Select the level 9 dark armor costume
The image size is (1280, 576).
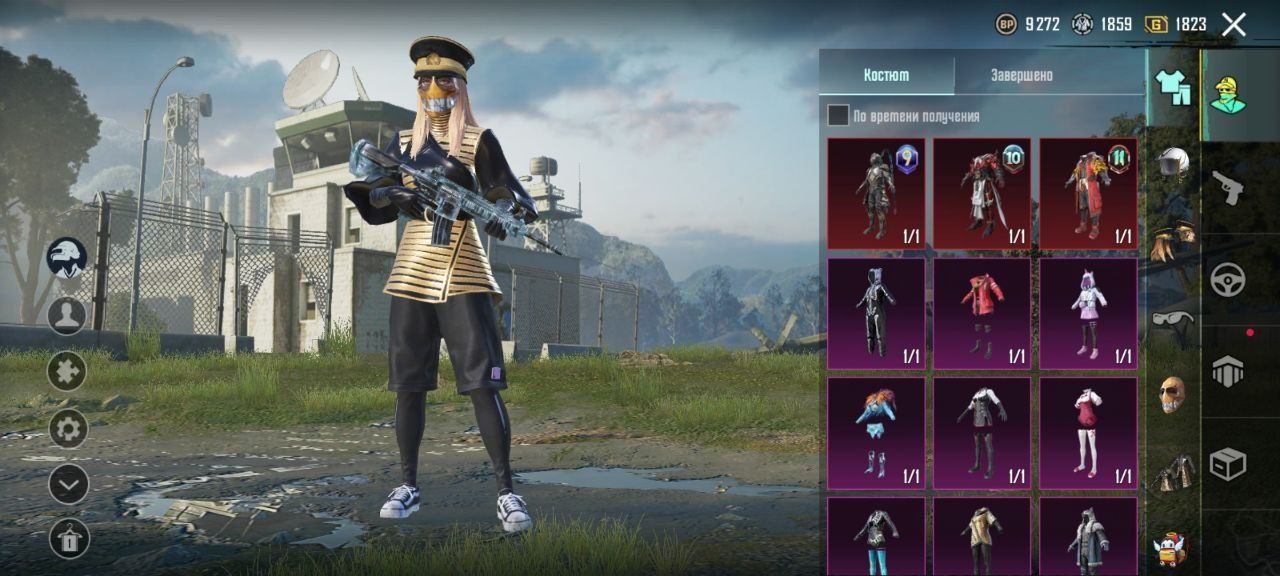point(876,193)
